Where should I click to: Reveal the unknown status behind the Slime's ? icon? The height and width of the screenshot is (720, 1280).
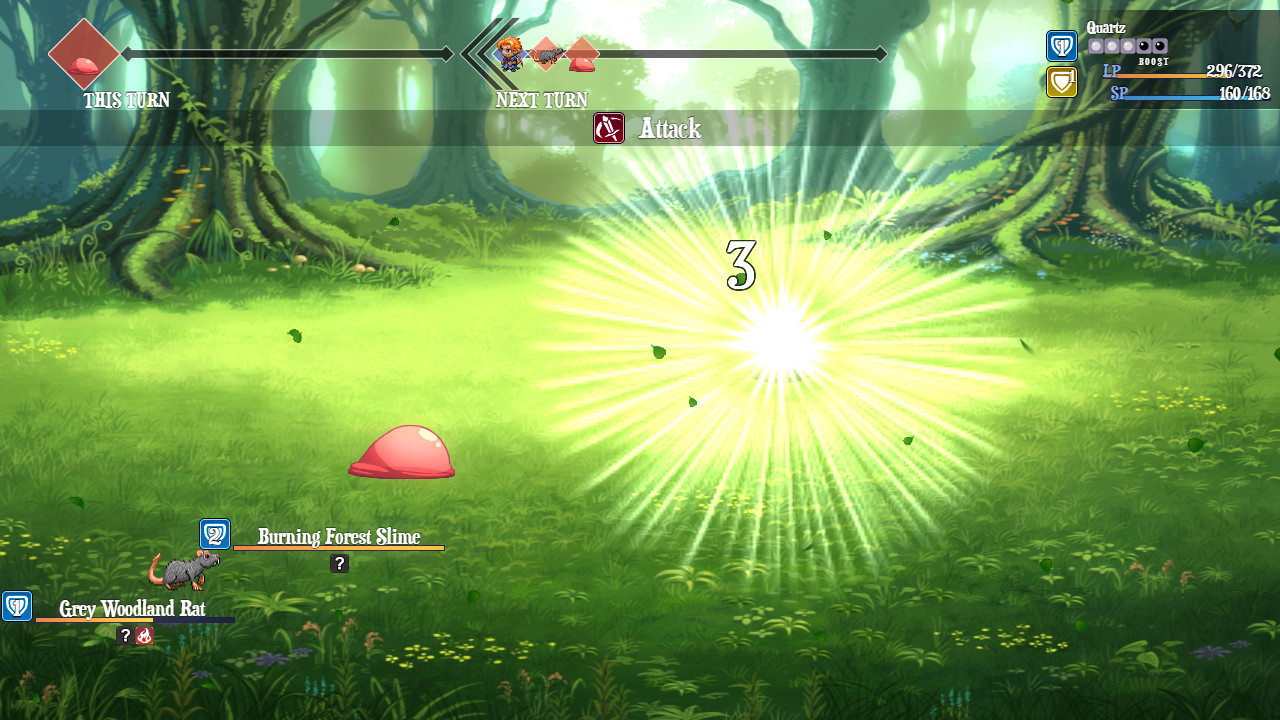click(x=338, y=563)
